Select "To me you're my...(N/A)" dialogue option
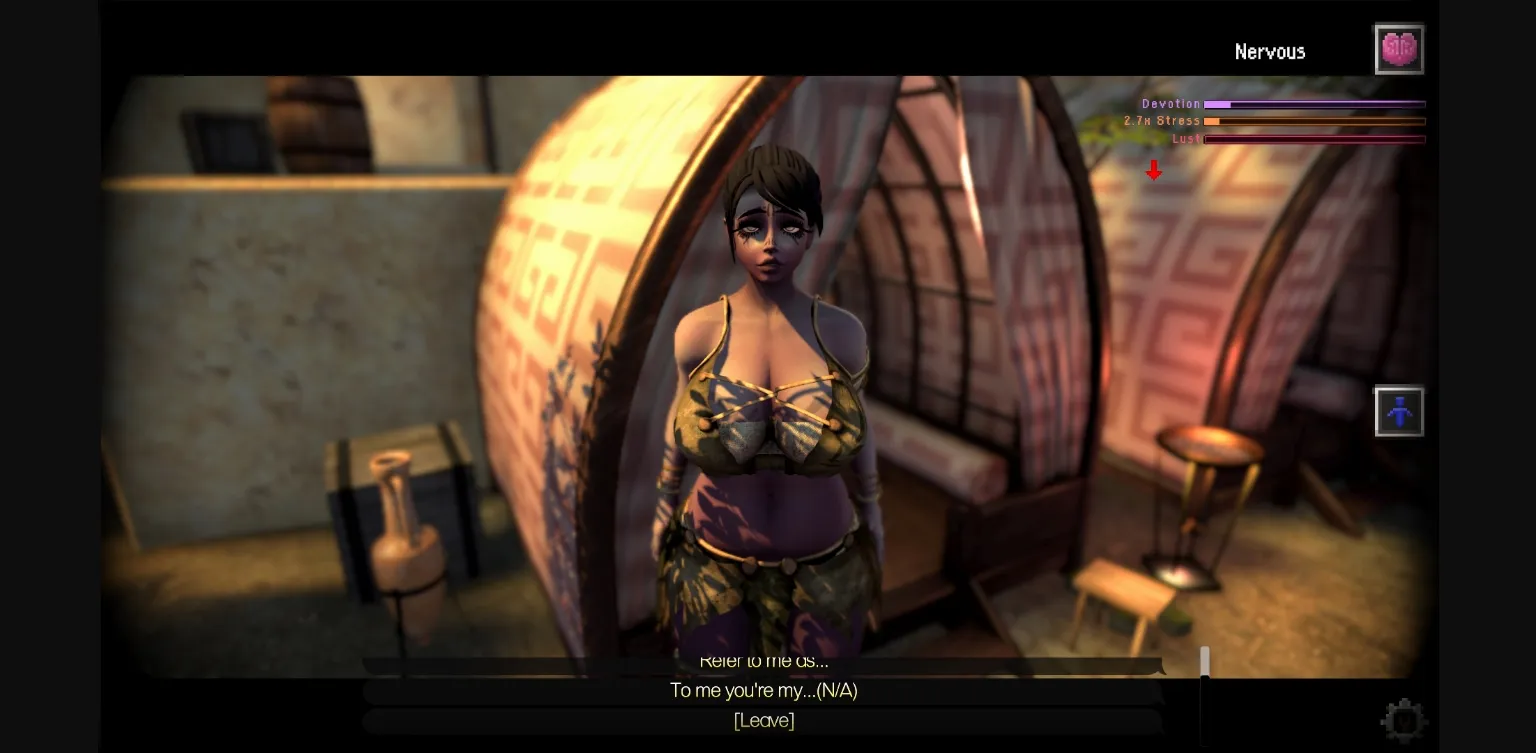 (764, 690)
